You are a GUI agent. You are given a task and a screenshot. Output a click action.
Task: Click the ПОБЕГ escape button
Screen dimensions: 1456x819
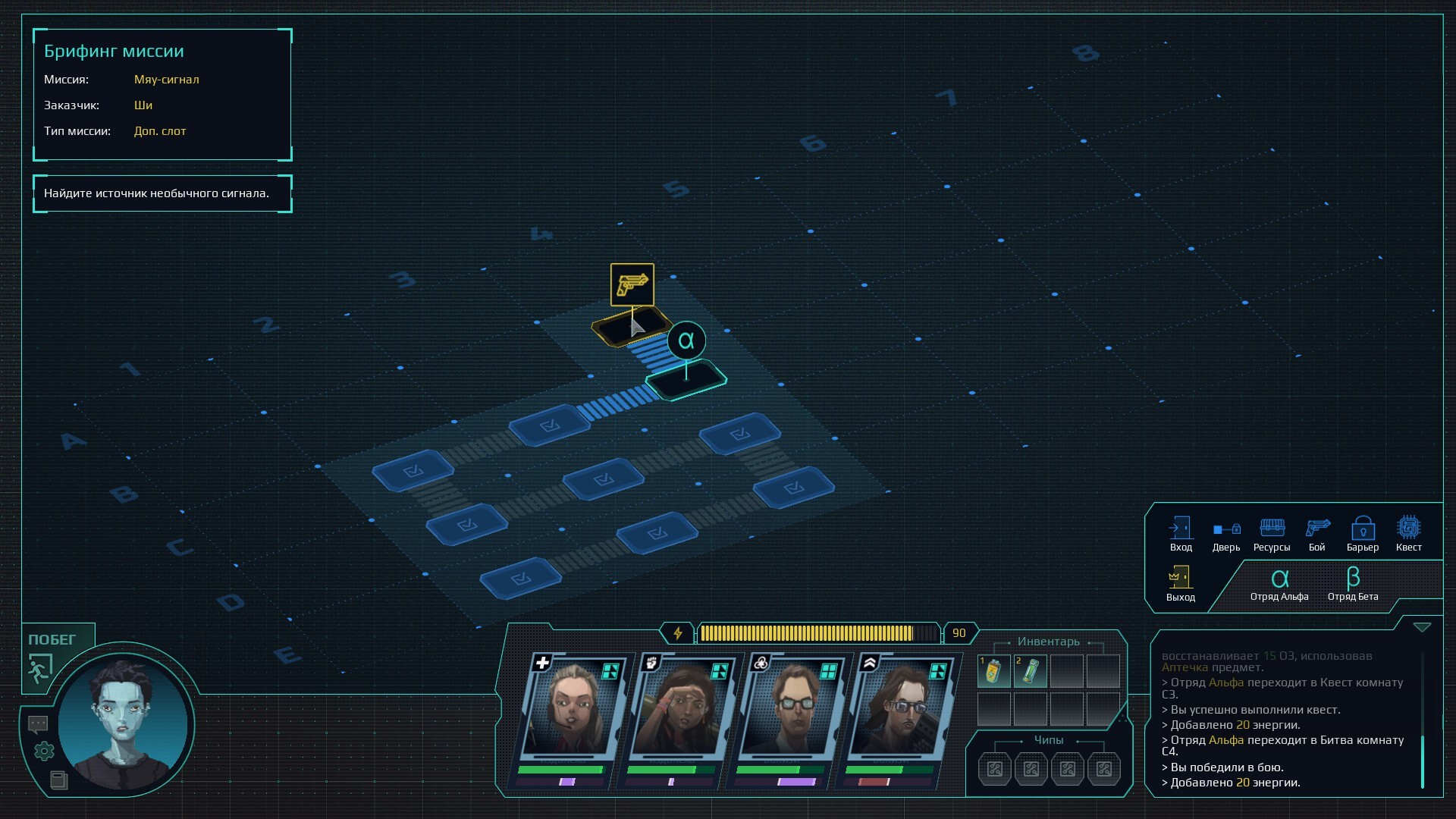point(50,655)
